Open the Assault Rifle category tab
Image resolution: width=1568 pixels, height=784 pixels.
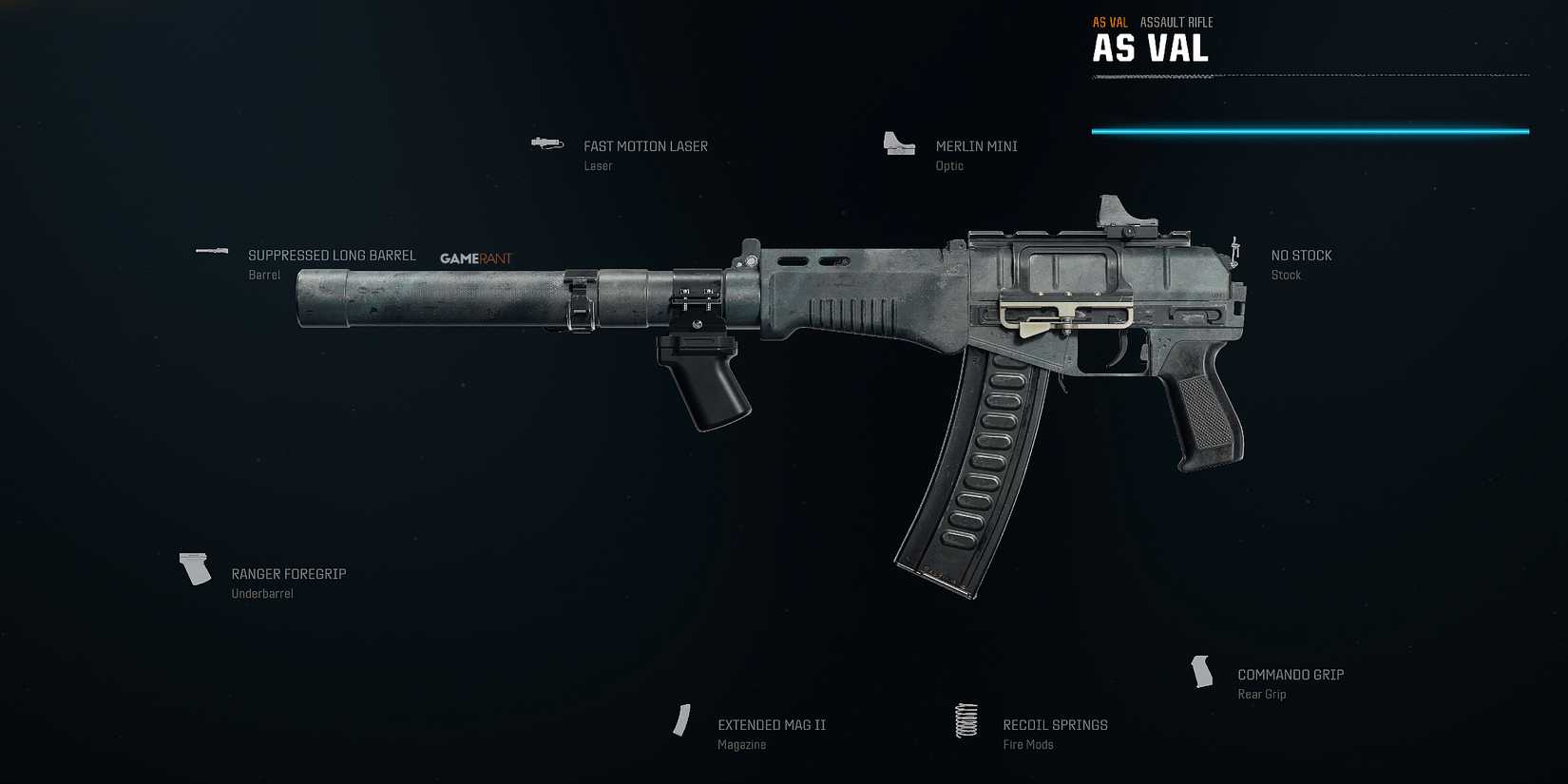click(x=1176, y=21)
